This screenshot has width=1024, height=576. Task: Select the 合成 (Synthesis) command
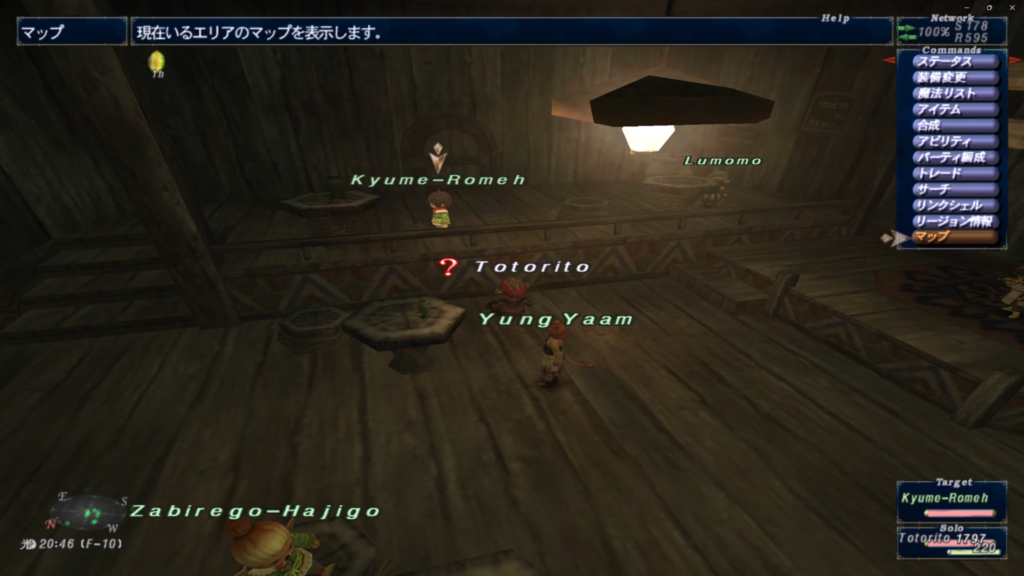(955, 126)
